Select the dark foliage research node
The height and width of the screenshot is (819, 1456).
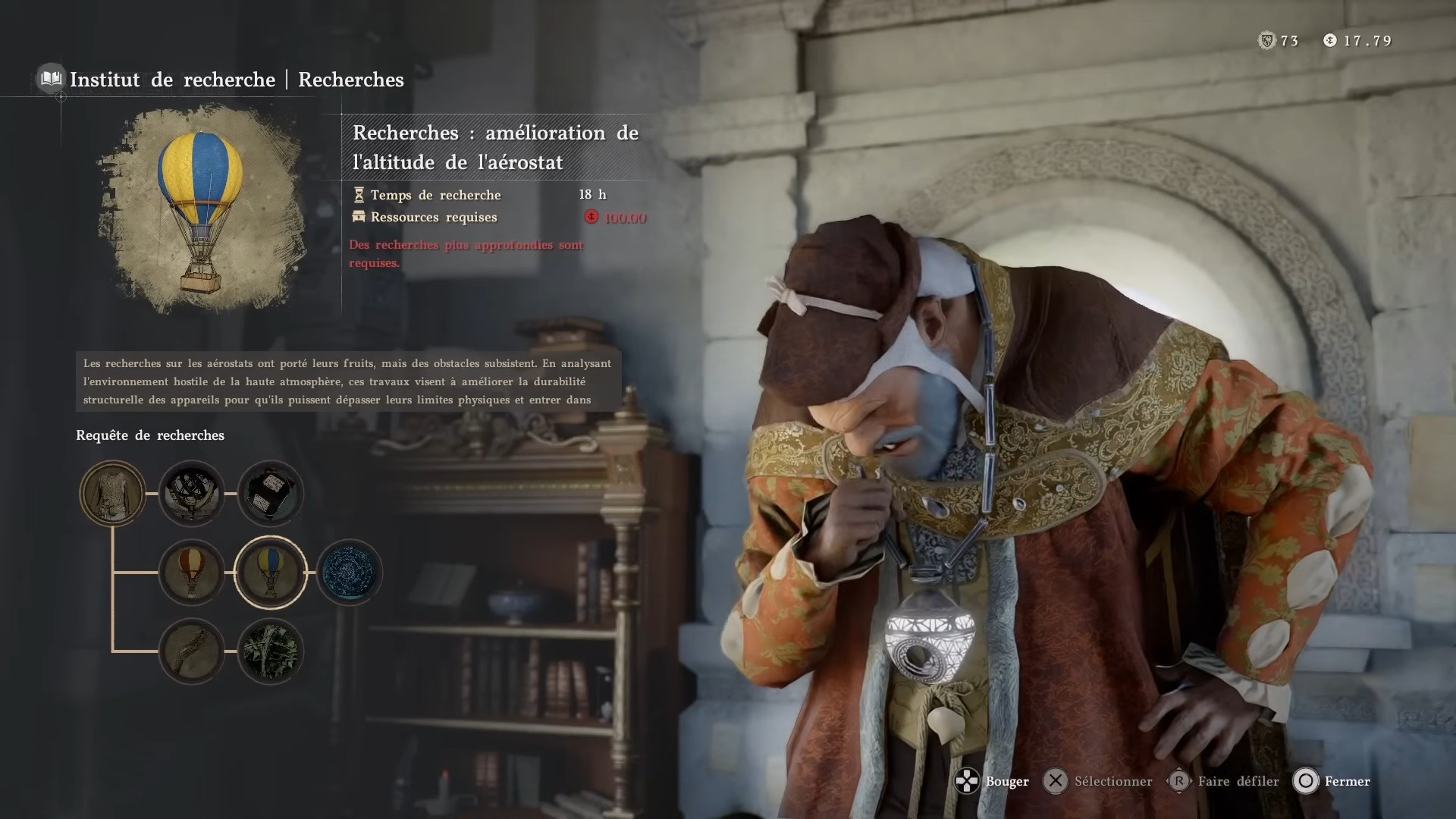coord(271,651)
